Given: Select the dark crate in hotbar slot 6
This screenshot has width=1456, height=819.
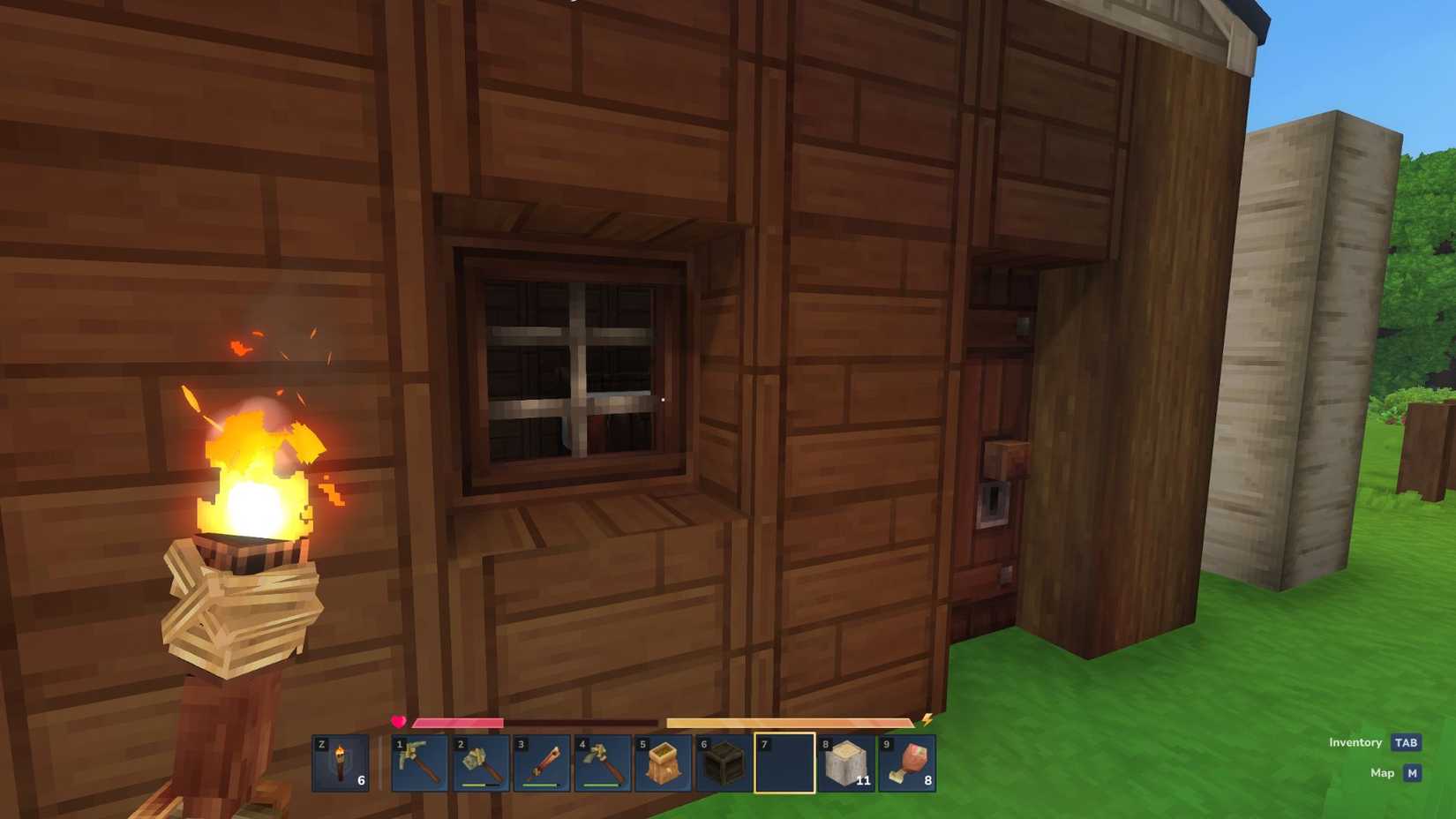Looking at the screenshot, I should click(x=725, y=763).
